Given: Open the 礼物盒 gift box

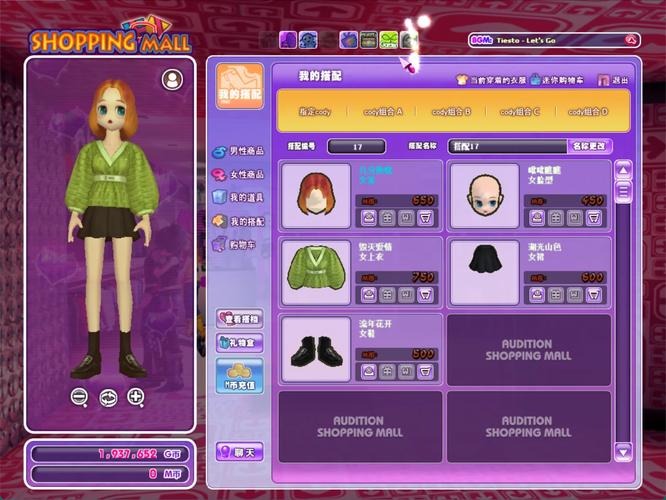Looking at the screenshot, I should [x=239, y=342].
